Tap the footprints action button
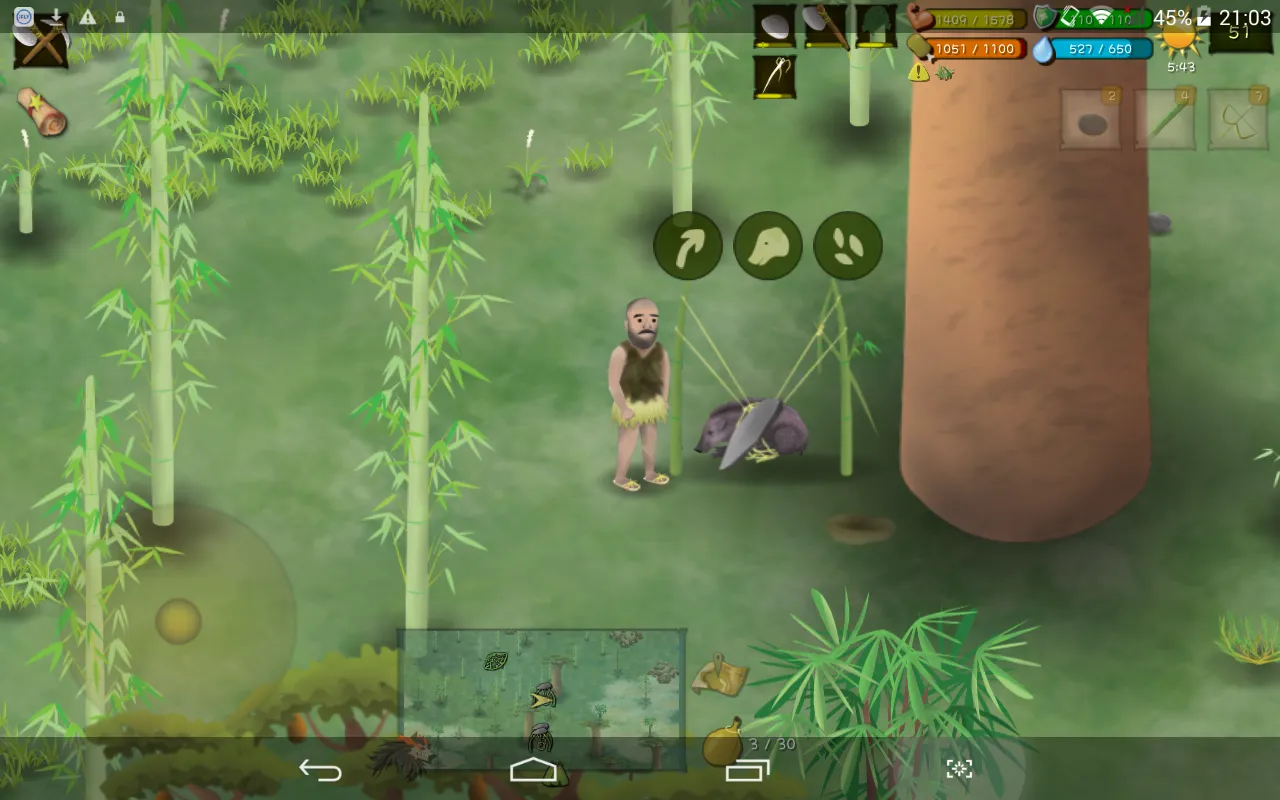The width and height of the screenshot is (1280, 800). (848, 246)
